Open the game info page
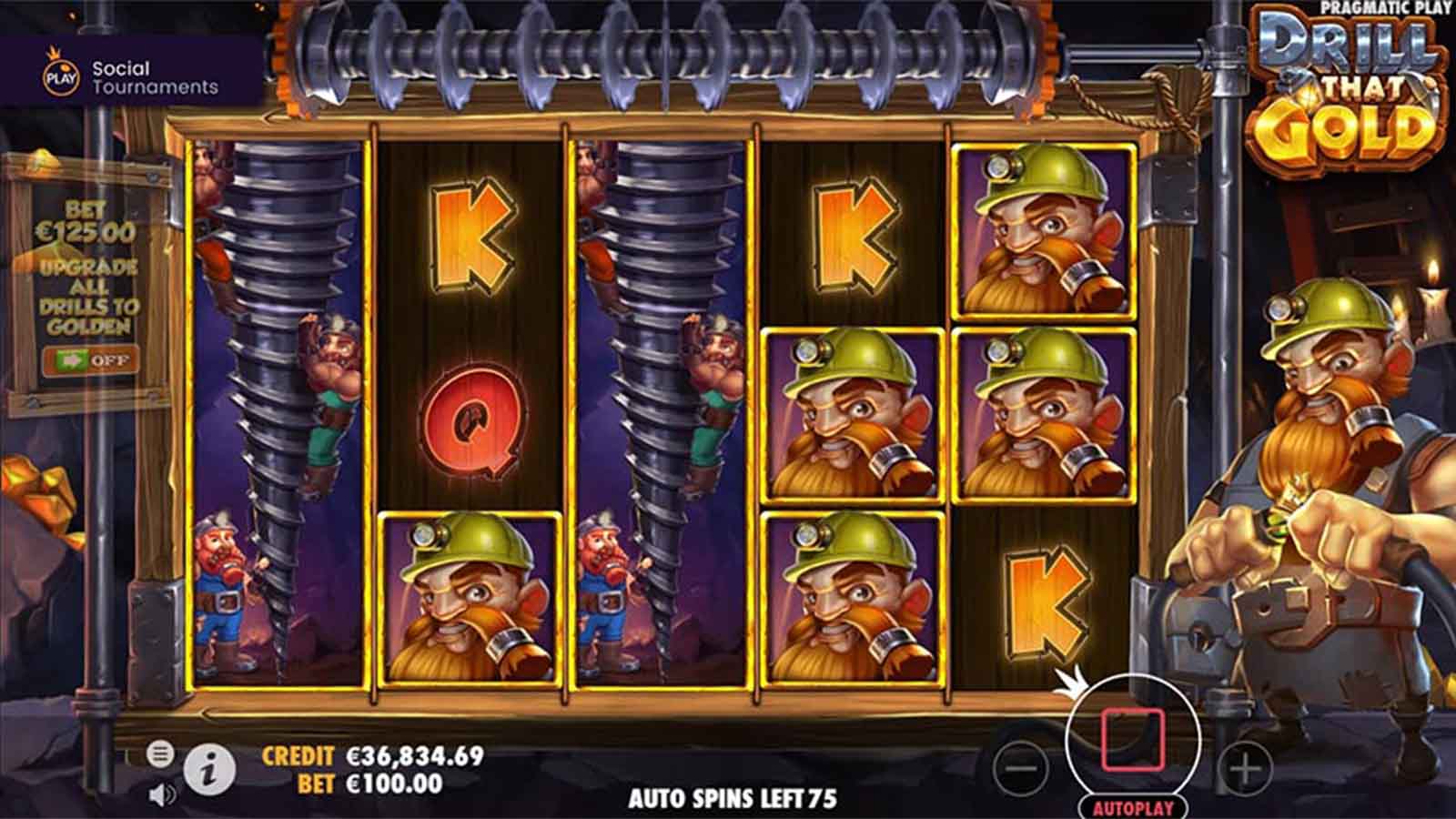Screen dimensions: 1456x819 coord(210,772)
